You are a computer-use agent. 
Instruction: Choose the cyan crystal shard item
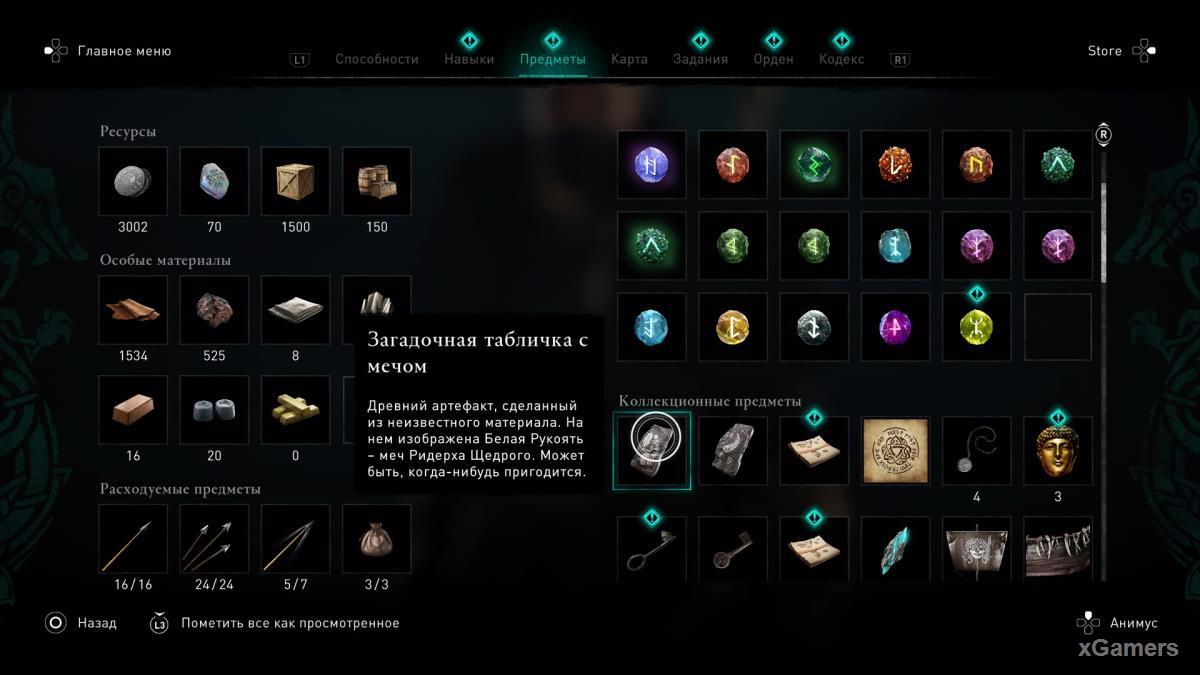click(x=895, y=549)
